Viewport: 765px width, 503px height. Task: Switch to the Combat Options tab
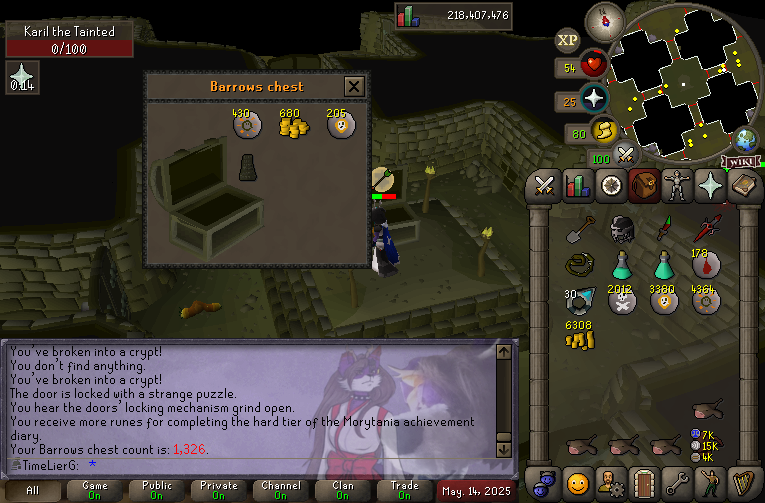pos(545,186)
